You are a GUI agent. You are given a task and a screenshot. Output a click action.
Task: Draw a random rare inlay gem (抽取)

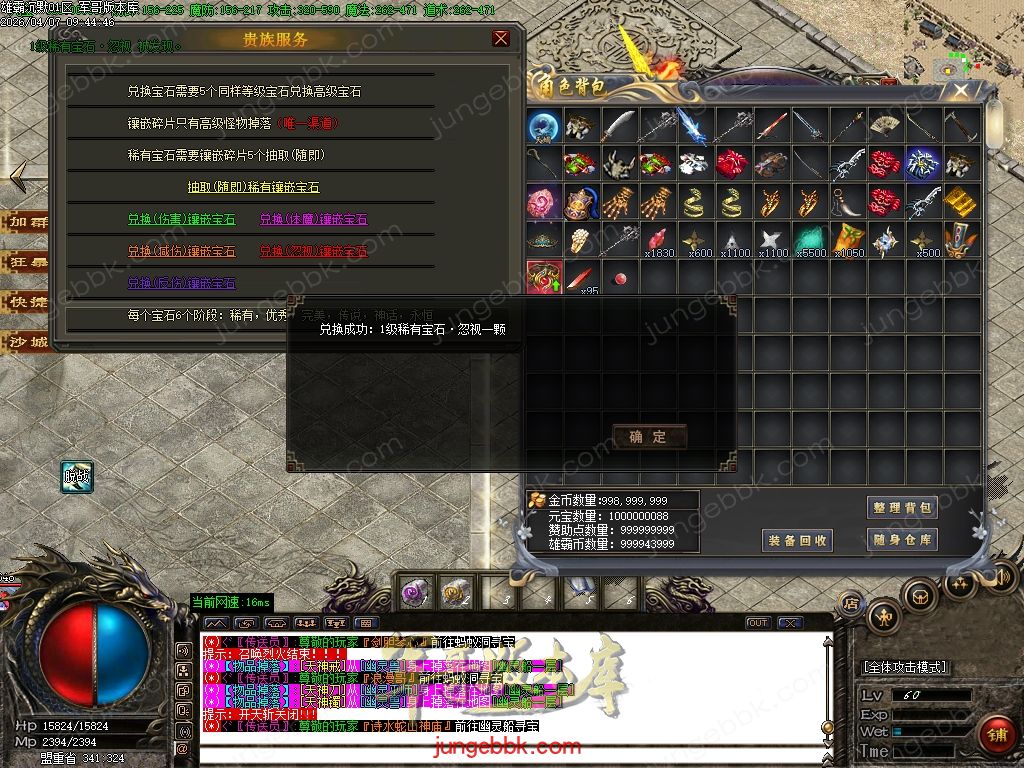click(x=254, y=187)
